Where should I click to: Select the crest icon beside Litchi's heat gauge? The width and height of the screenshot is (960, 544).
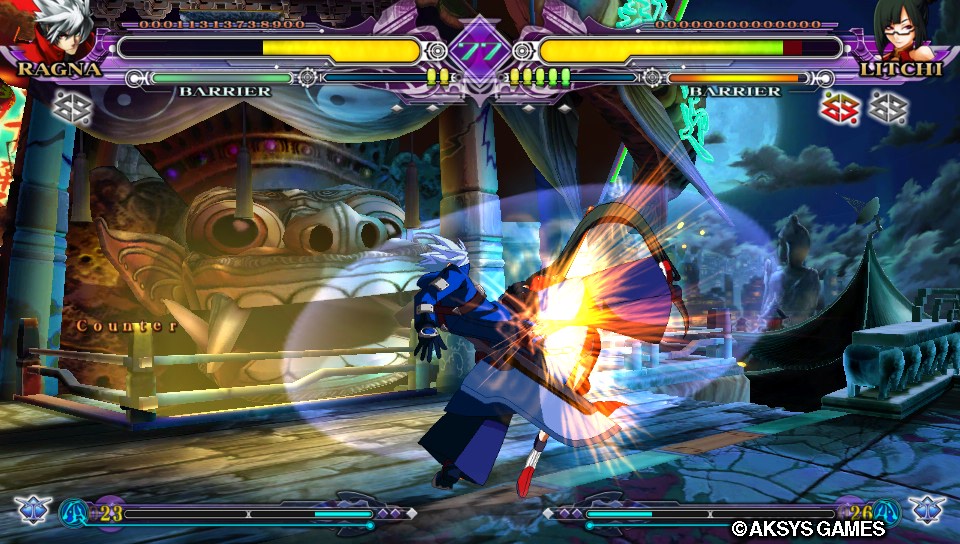click(x=925, y=510)
